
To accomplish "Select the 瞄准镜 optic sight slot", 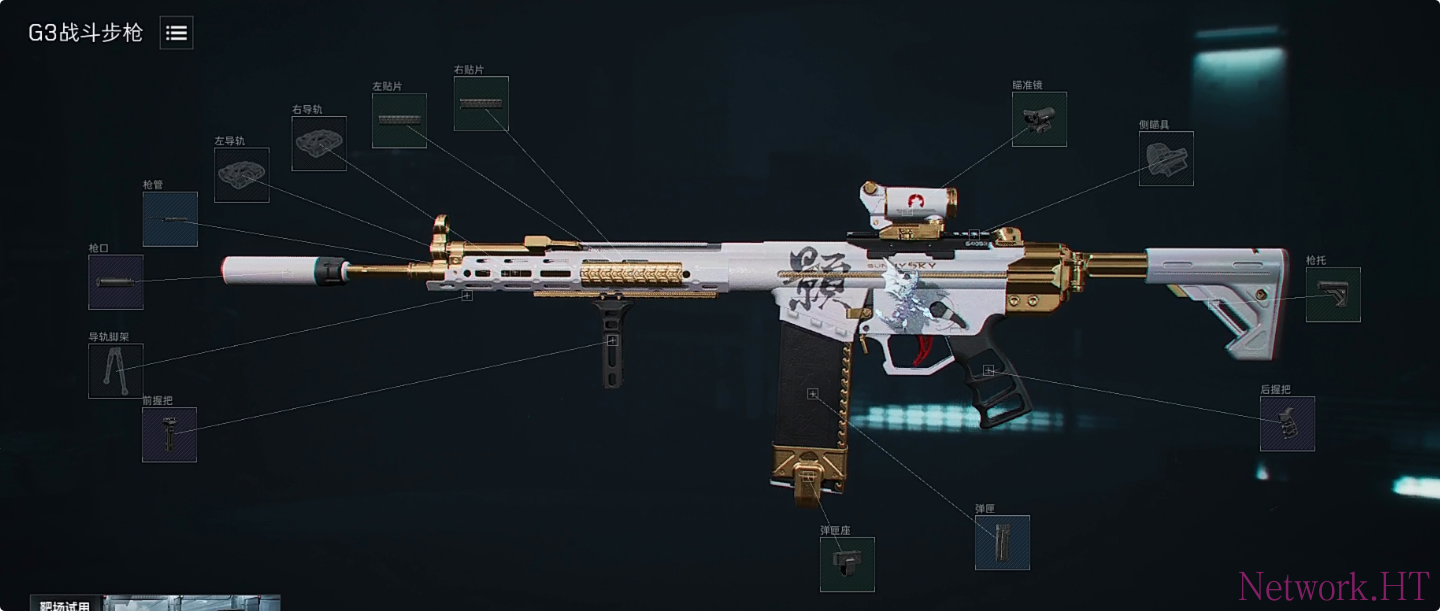I will tap(1039, 120).
